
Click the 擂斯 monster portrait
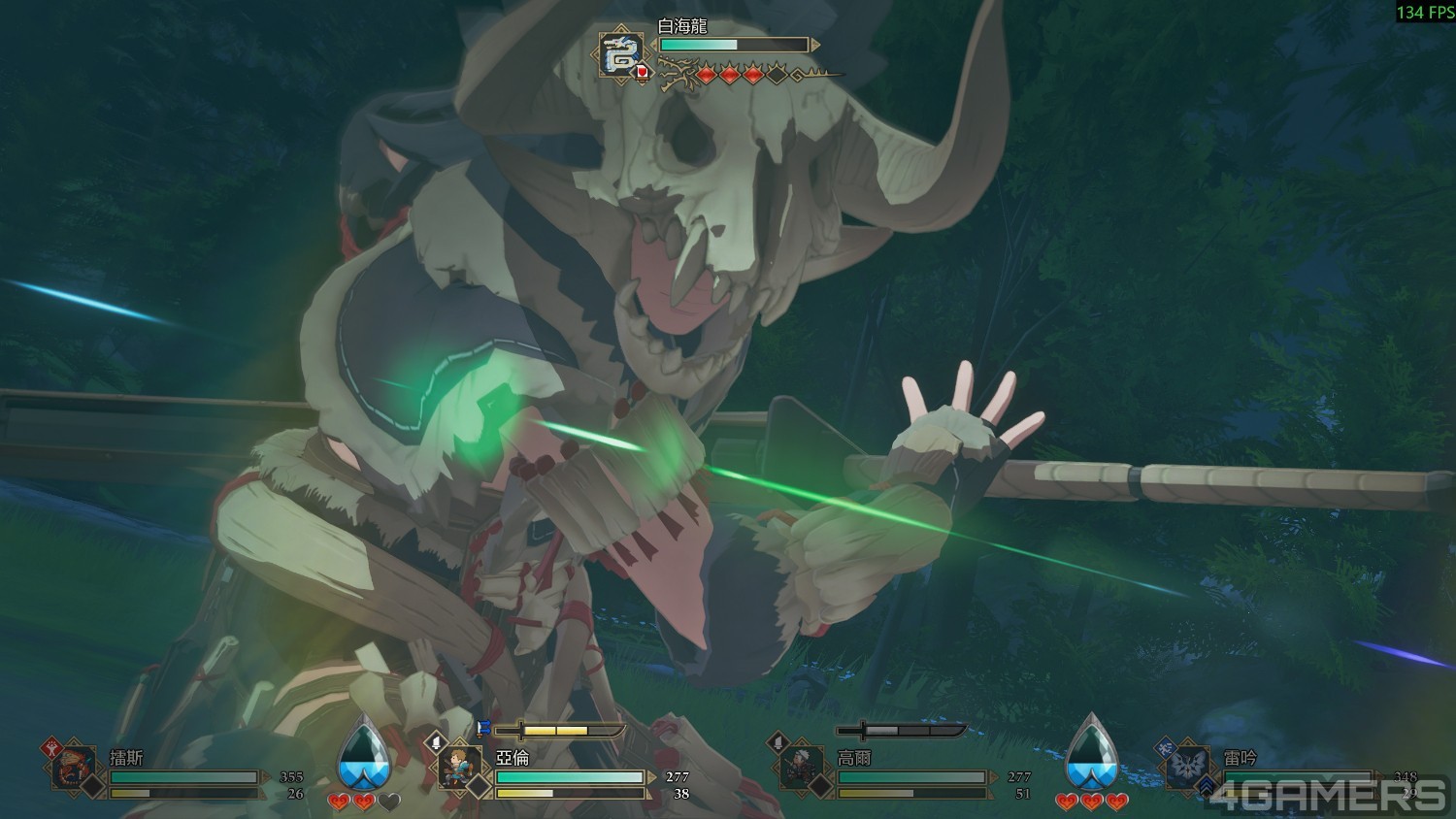(75, 769)
